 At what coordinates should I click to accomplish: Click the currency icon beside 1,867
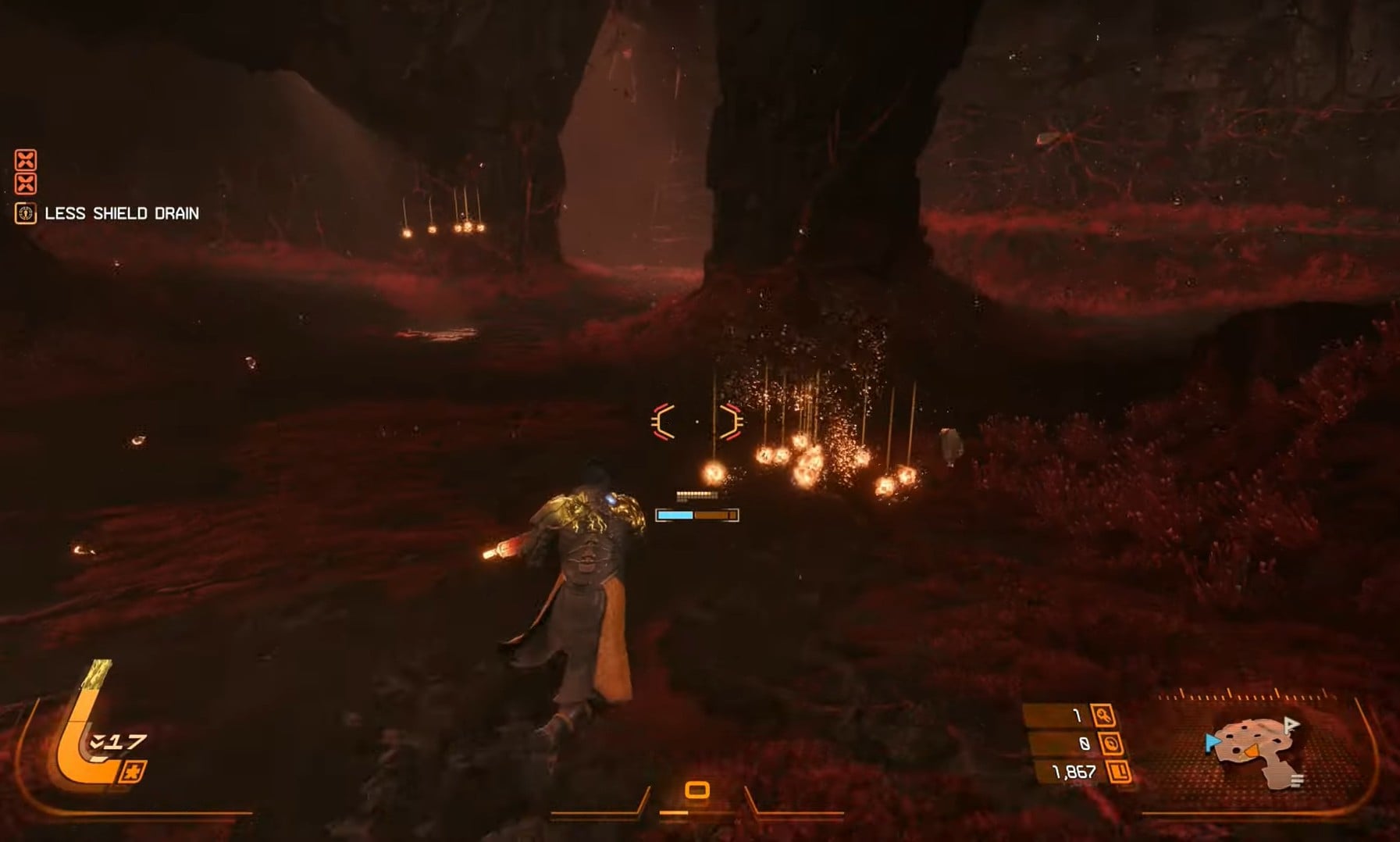click(1119, 772)
